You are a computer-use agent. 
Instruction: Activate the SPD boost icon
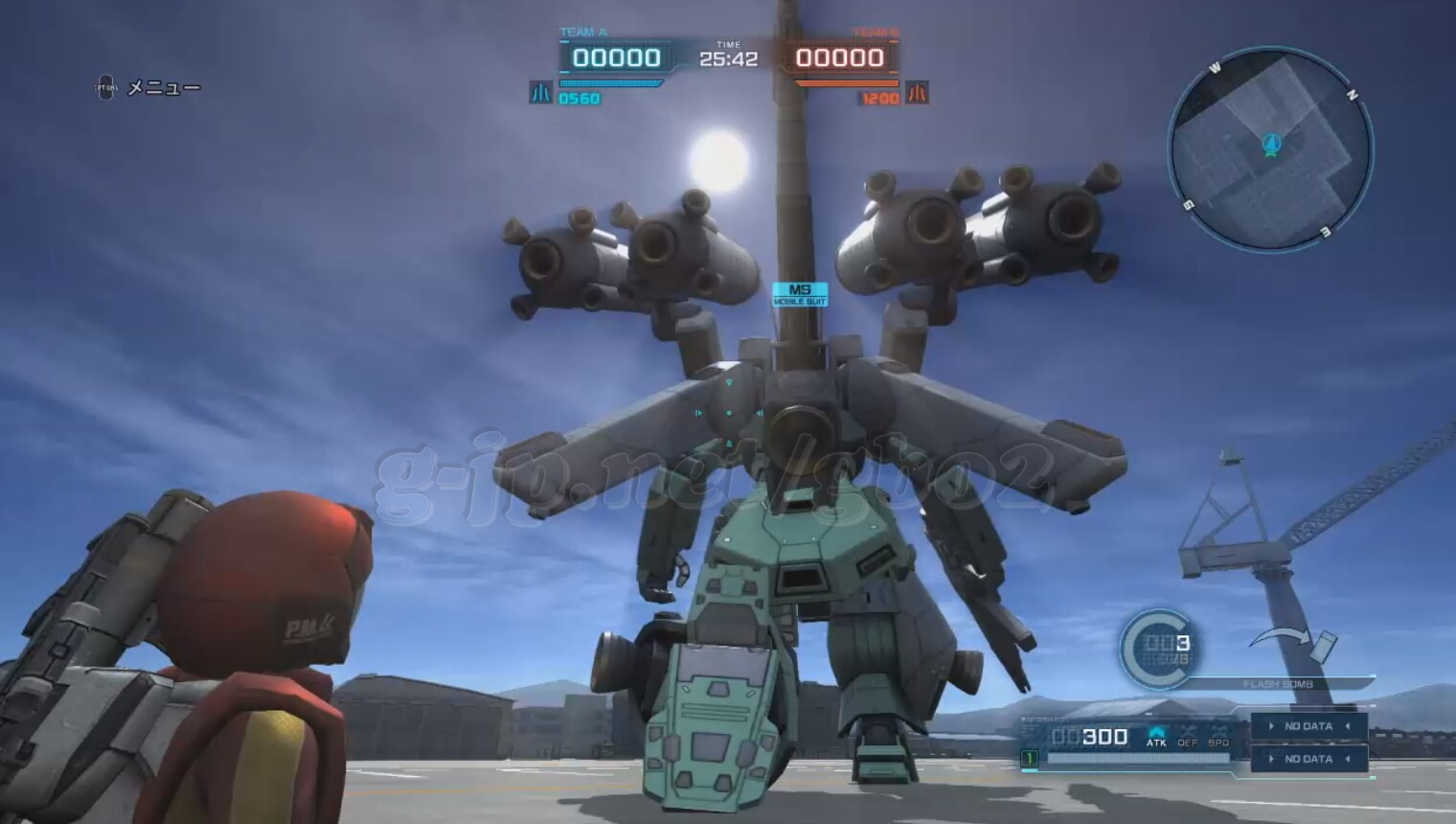(1218, 737)
